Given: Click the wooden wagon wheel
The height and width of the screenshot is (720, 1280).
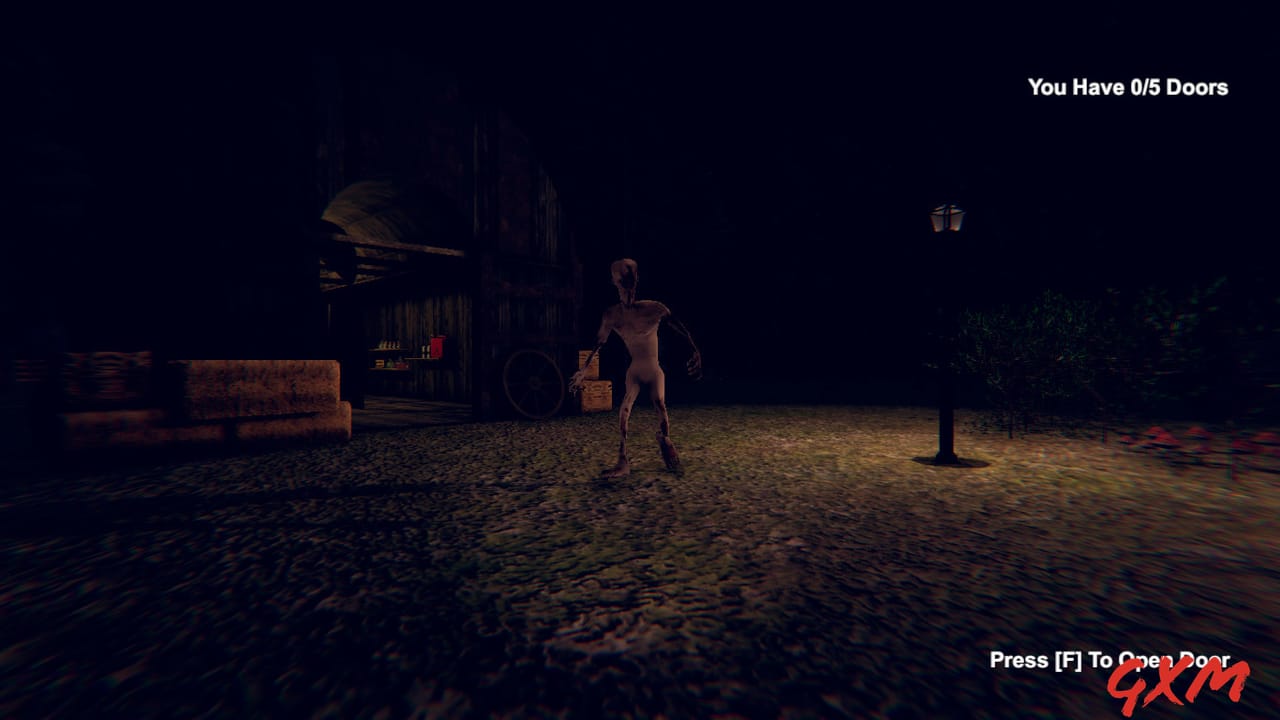Looking at the screenshot, I should tap(532, 383).
